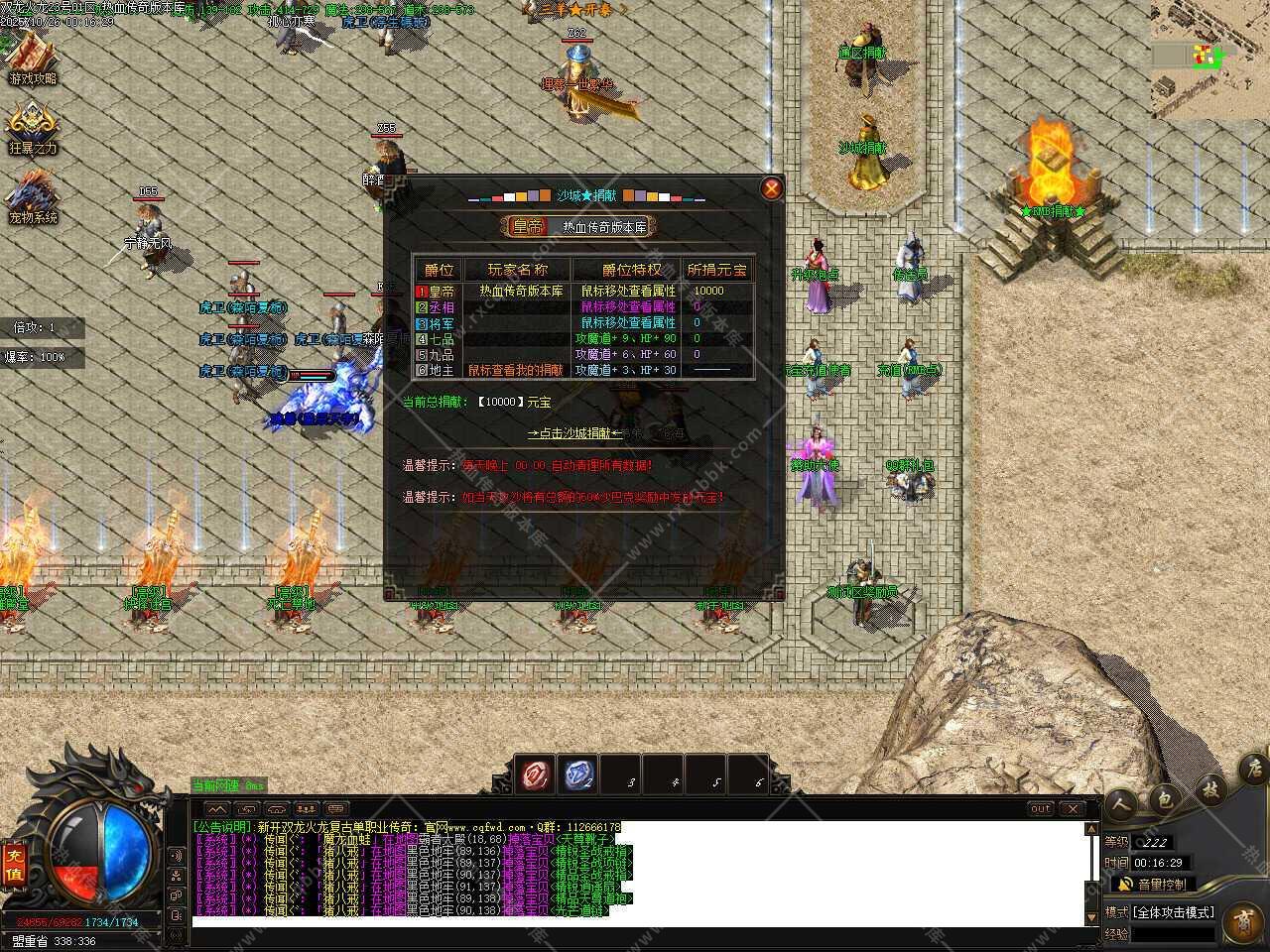Close the 沙城捐献 donation window
The height and width of the screenshot is (952, 1270).
point(771,188)
